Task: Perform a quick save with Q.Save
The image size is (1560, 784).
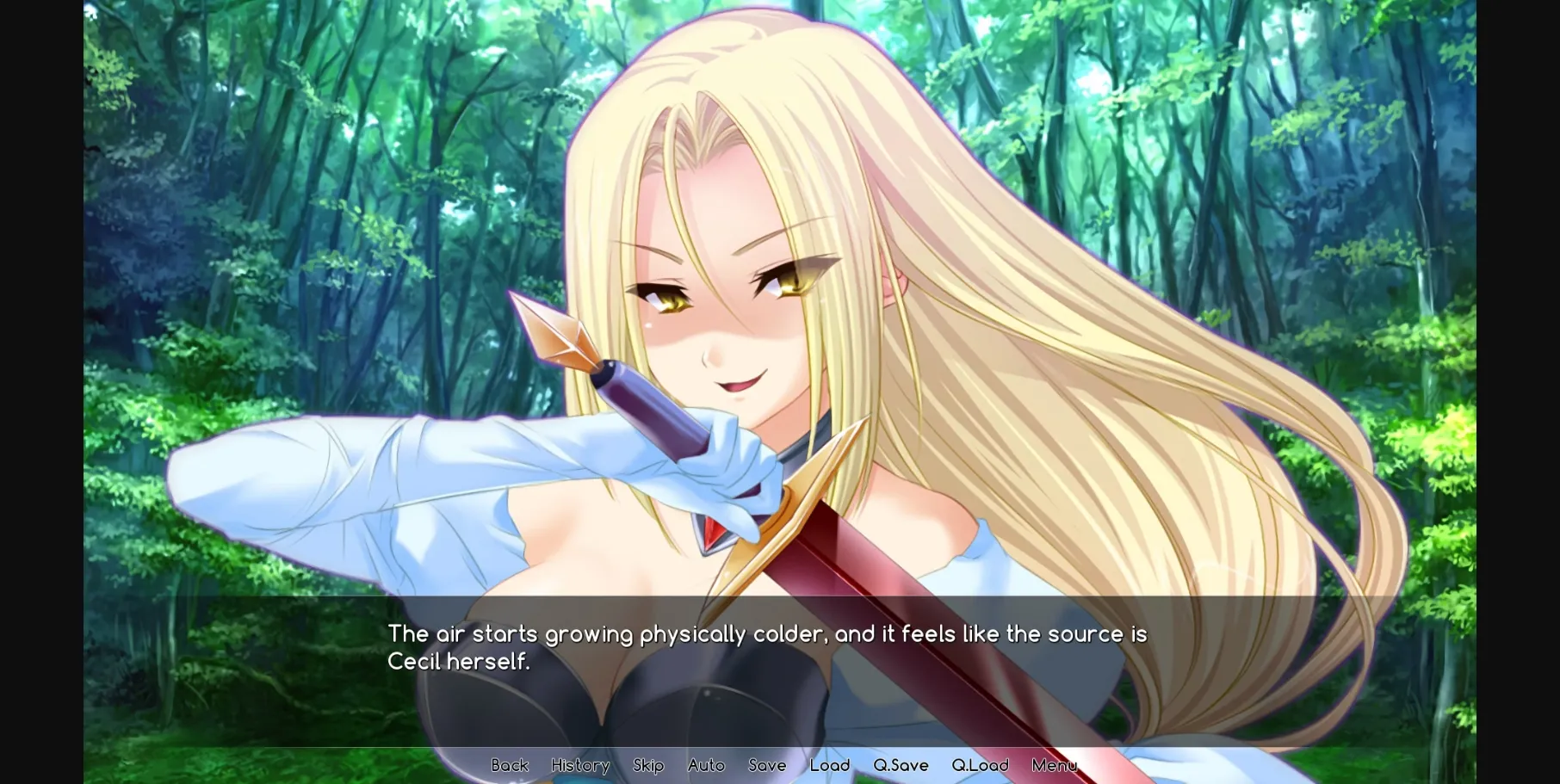Action: point(900,765)
